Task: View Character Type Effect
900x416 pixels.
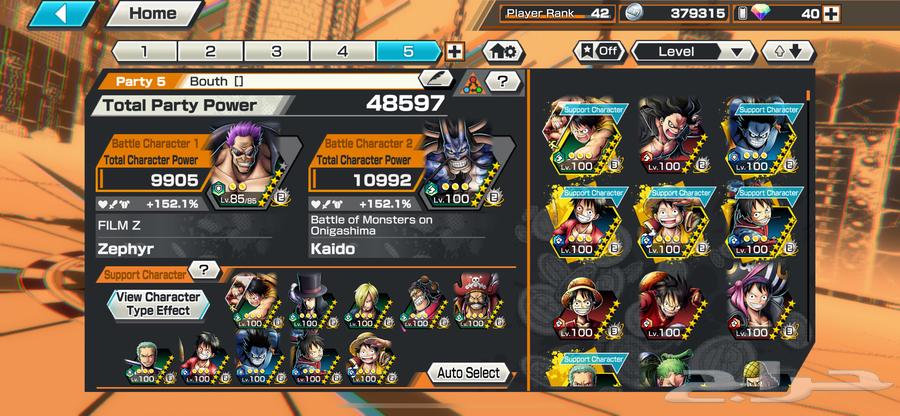Action: tap(158, 304)
